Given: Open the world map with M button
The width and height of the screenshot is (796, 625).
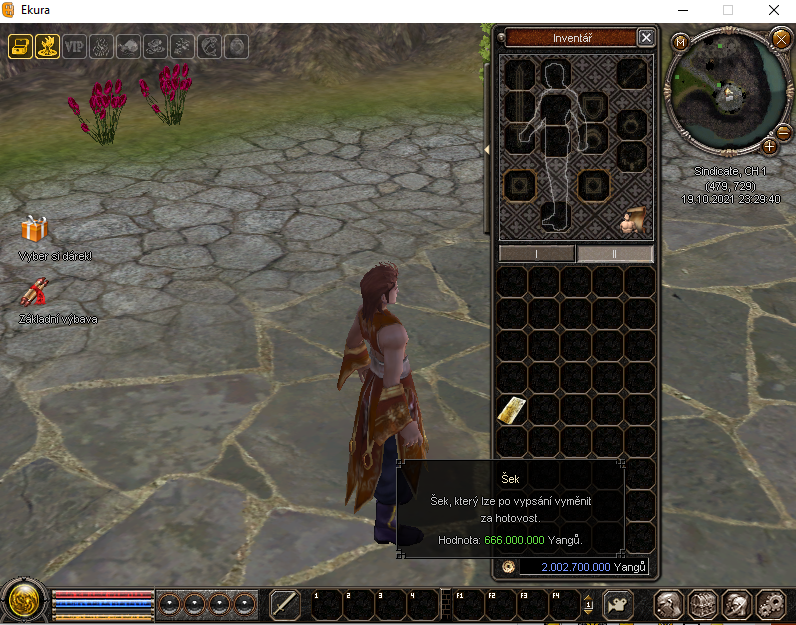Looking at the screenshot, I should coord(680,42).
